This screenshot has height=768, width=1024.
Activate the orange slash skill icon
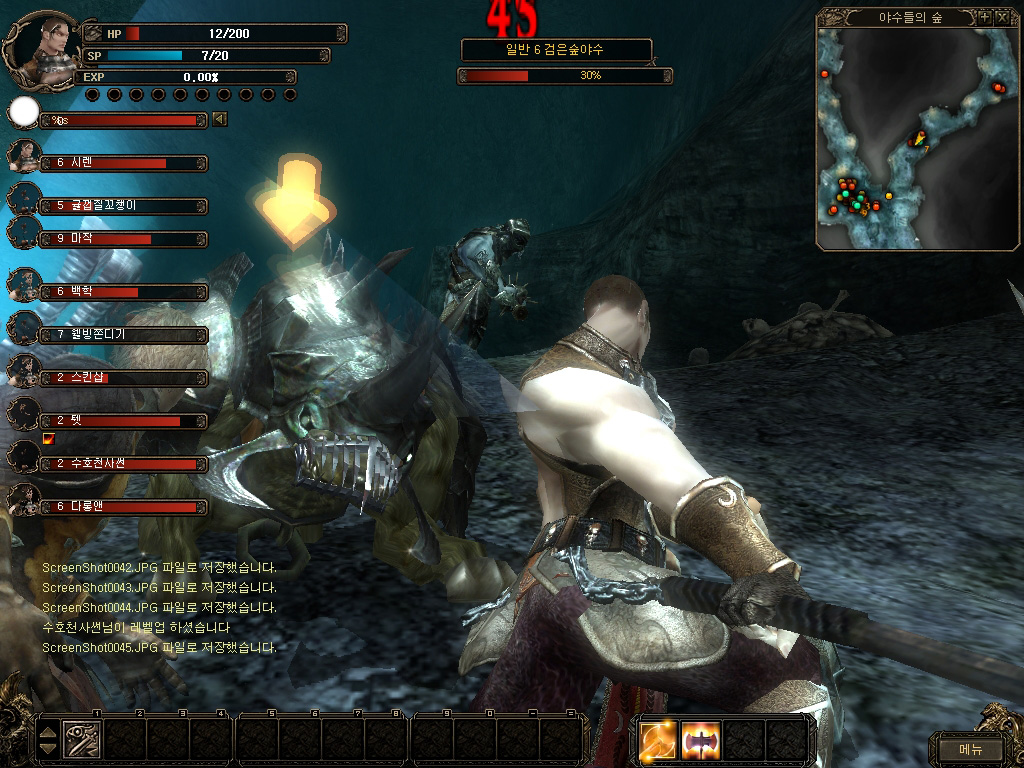pos(659,740)
